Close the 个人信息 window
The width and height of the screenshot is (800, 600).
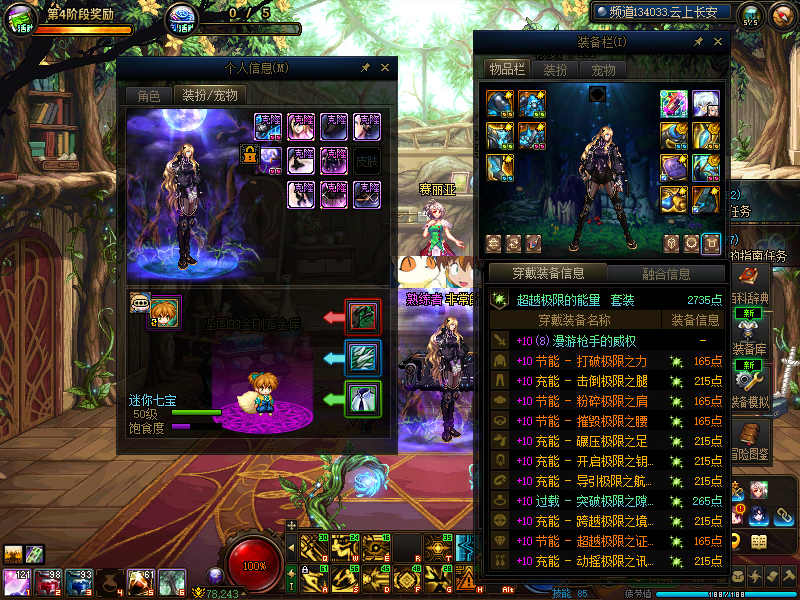pos(385,67)
